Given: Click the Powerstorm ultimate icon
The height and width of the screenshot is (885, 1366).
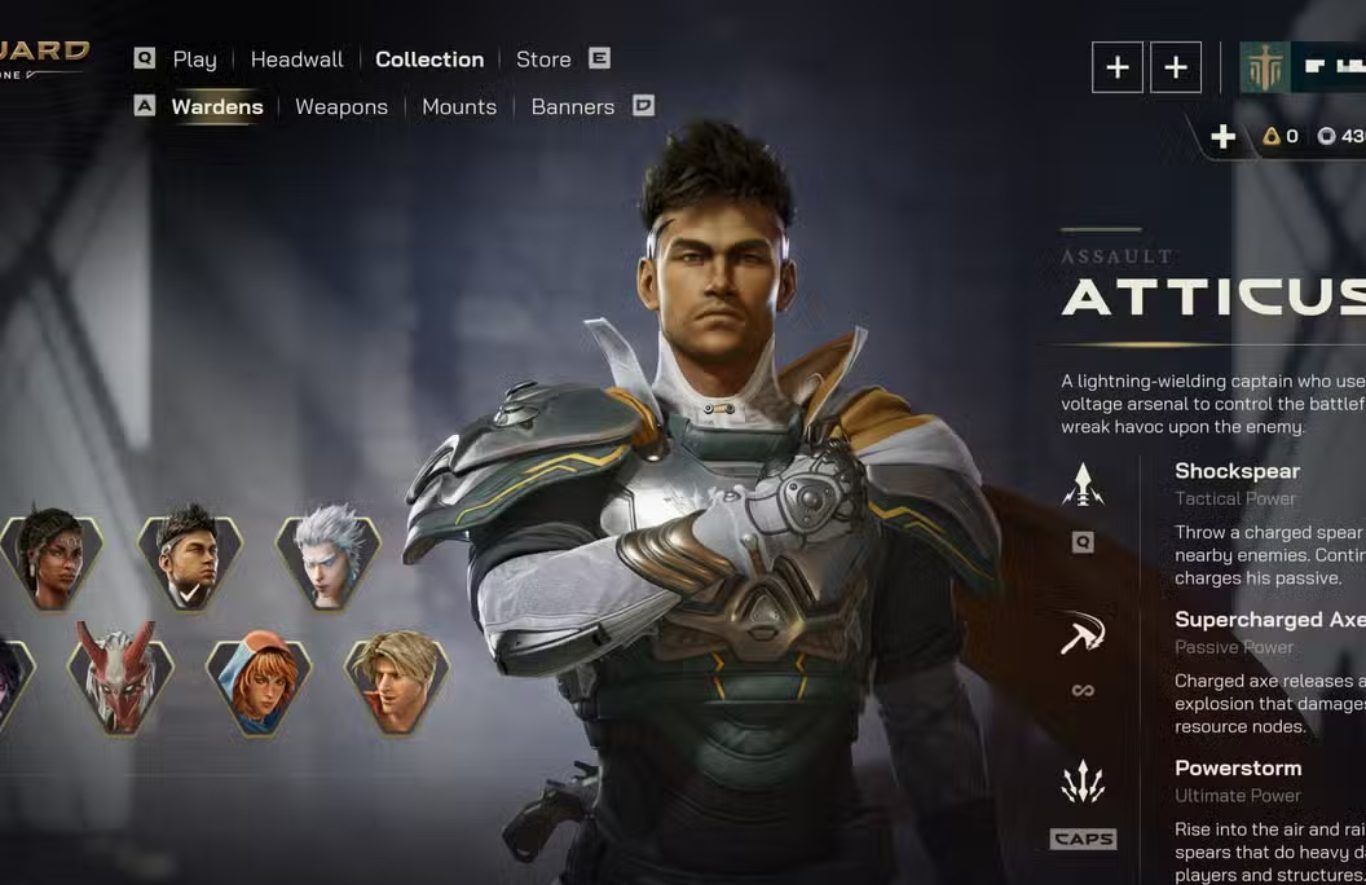Looking at the screenshot, I should coord(1082,782).
